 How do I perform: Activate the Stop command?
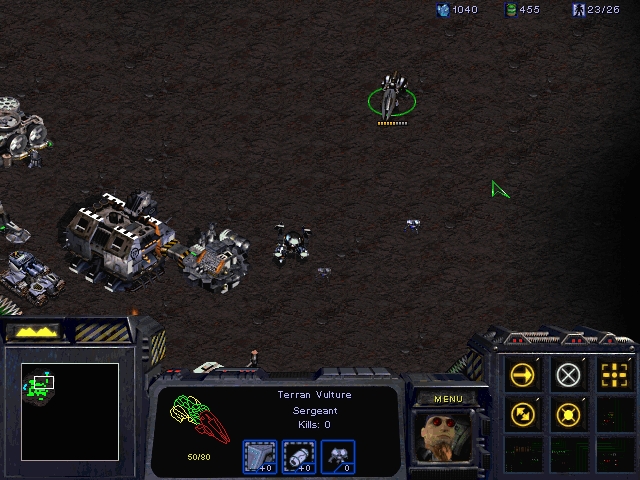pyautogui.click(x=568, y=375)
